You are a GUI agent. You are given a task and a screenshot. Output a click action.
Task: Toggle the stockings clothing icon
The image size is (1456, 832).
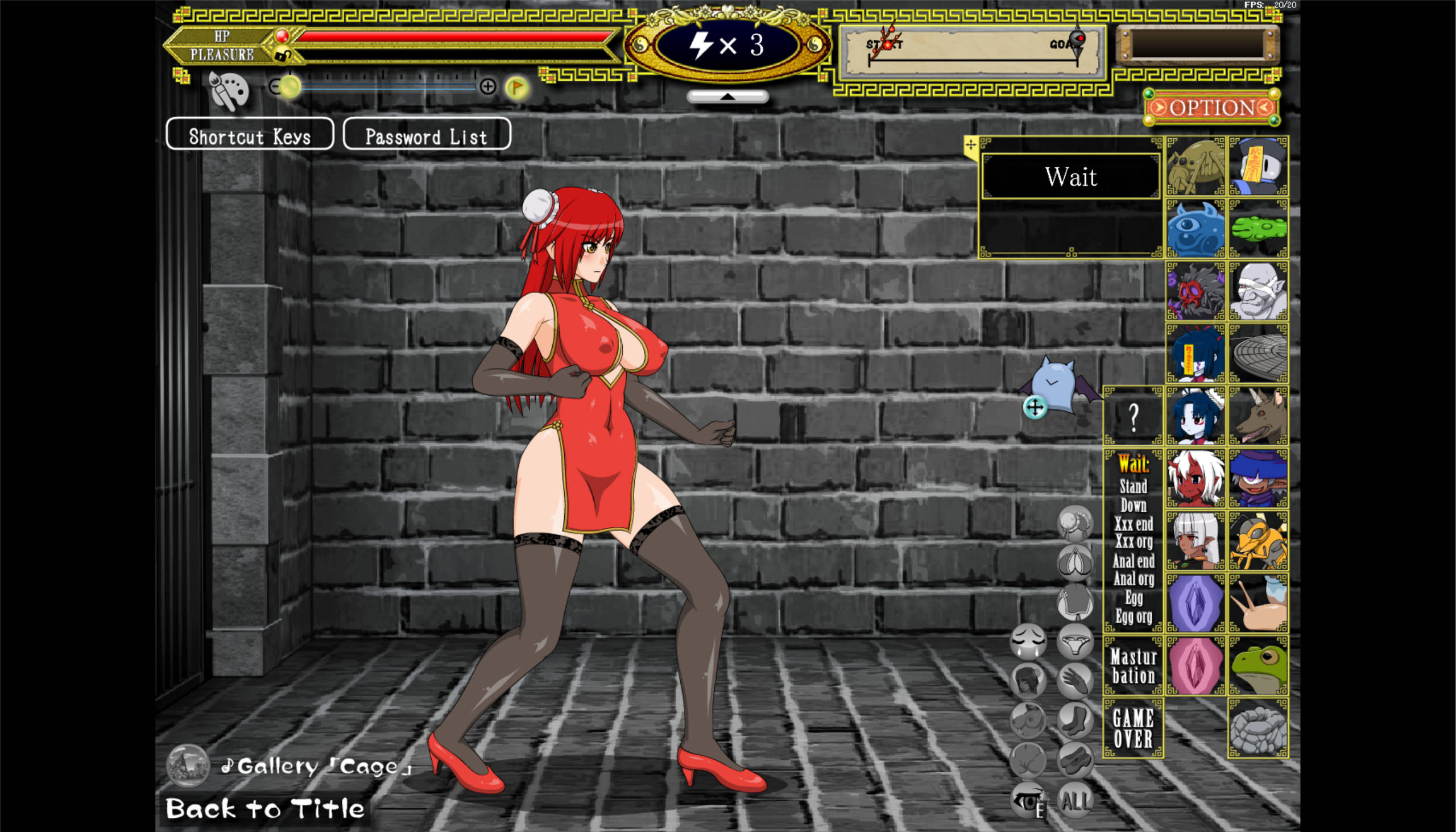pyautogui.click(x=1076, y=720)
